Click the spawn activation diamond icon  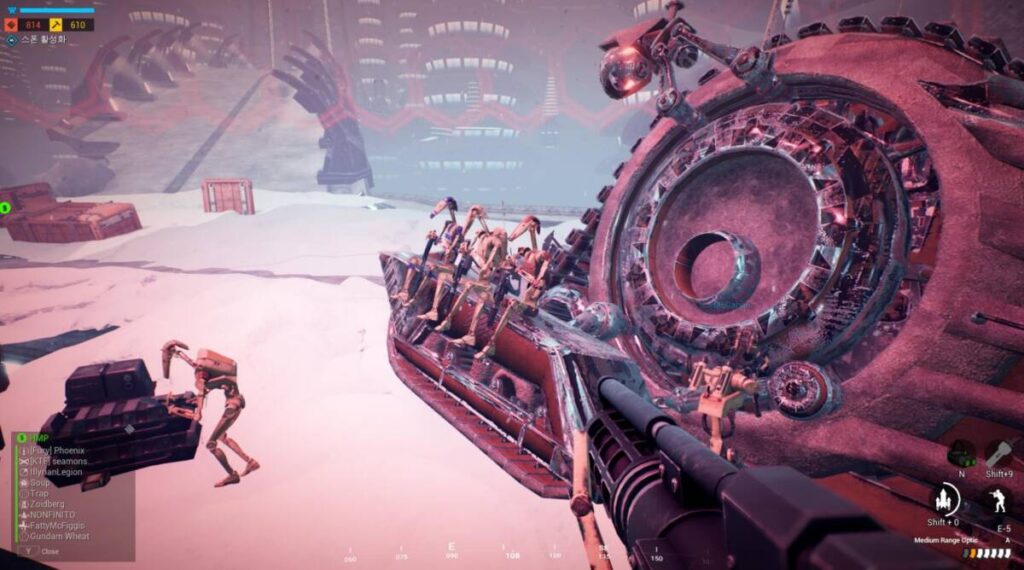click(x=11, y=41)
